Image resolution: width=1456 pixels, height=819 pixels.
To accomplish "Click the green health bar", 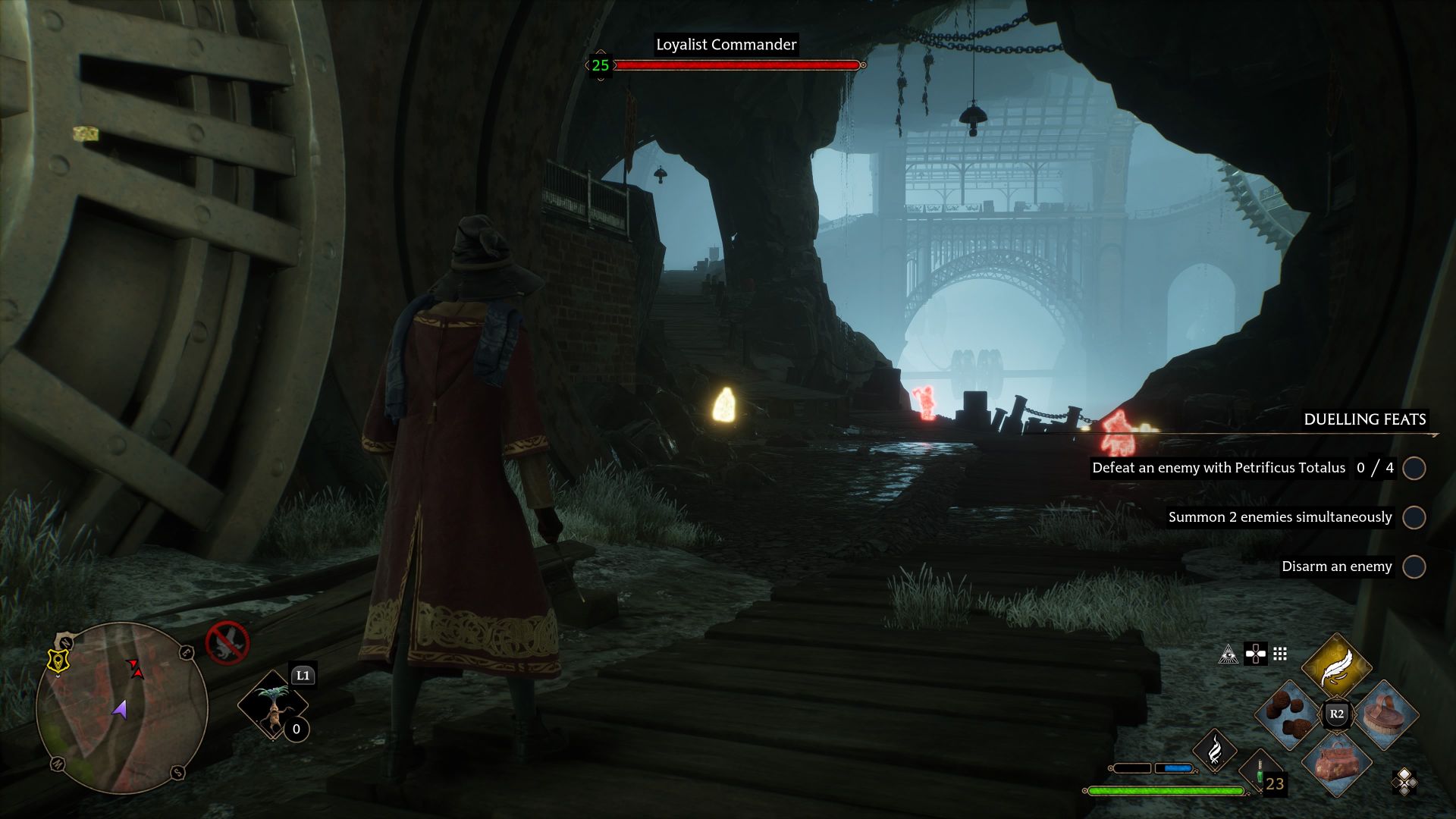I will [x=1156, y=790].
